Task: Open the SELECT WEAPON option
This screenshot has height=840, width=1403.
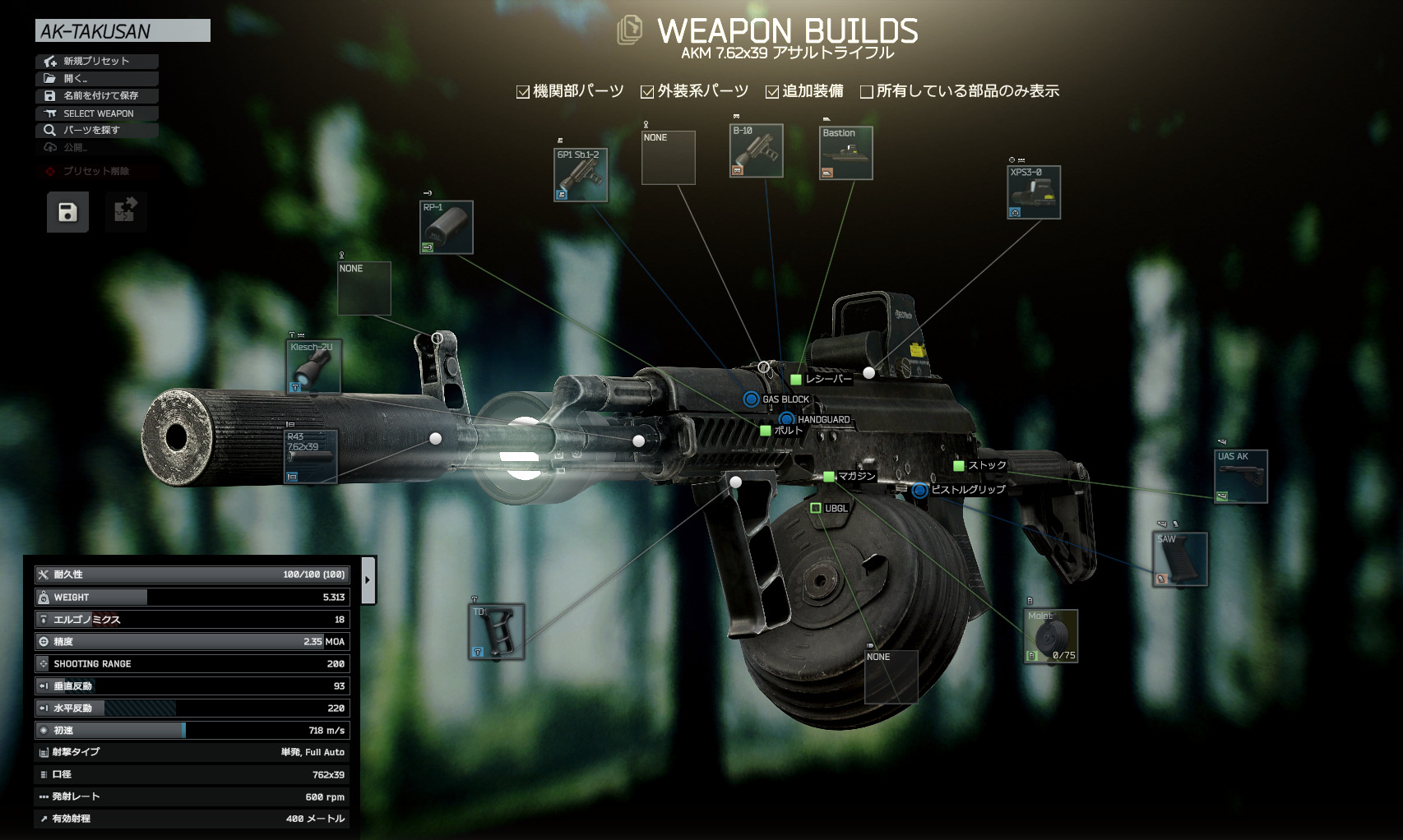Action: [x=96, y=113]
